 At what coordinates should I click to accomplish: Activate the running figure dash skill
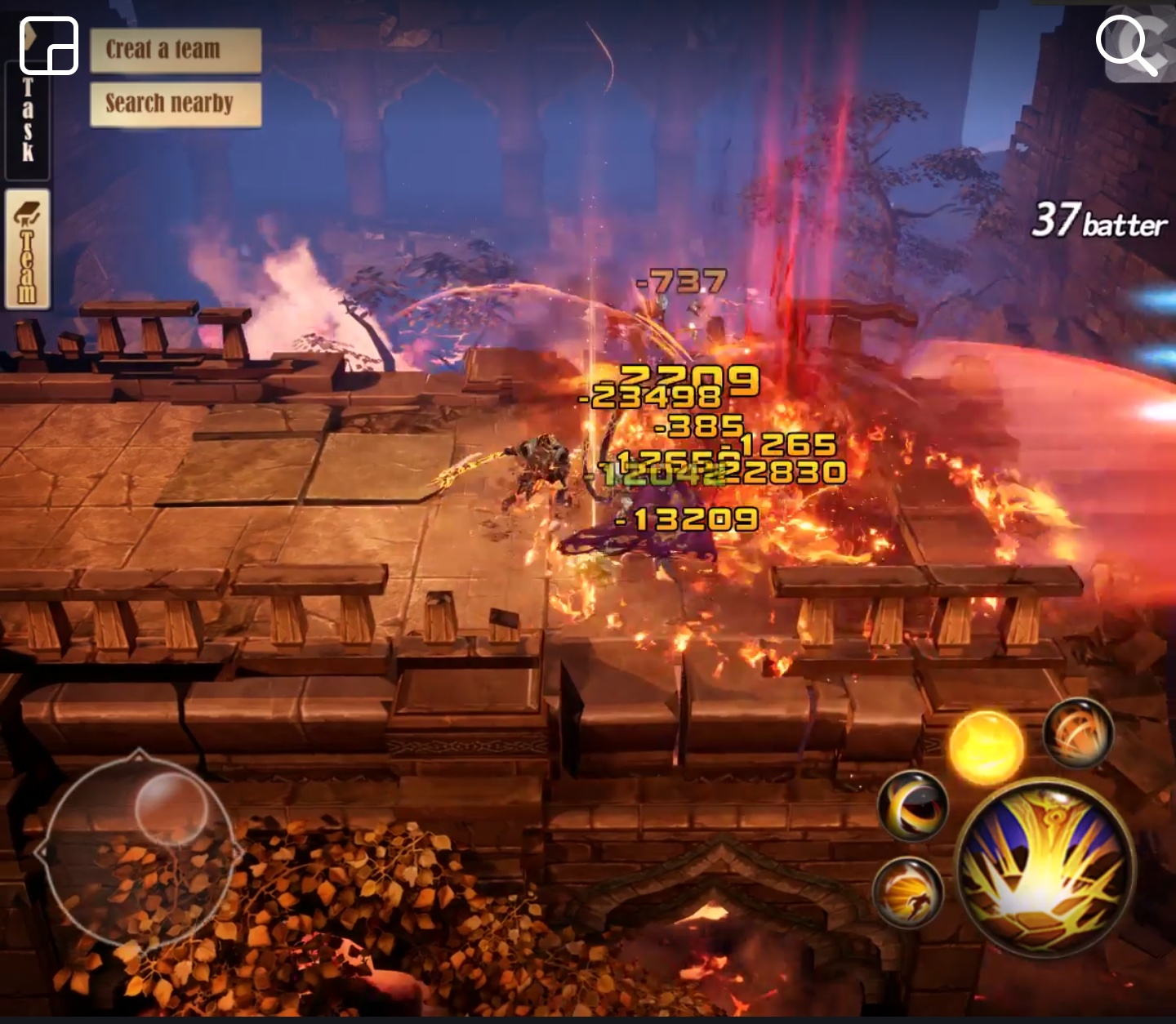908,892
